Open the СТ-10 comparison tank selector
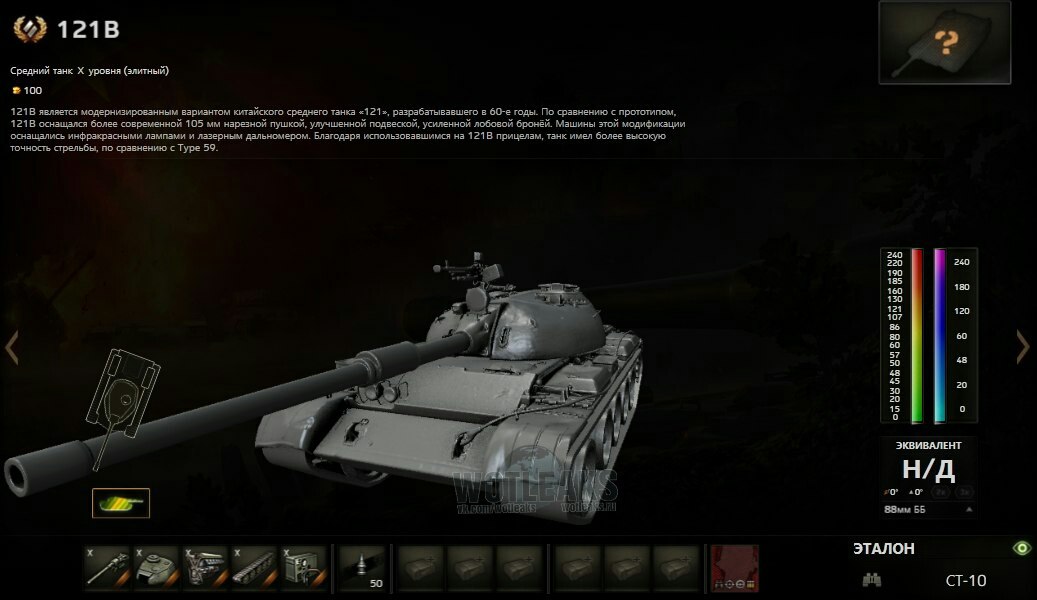 (x=965, y=580)
